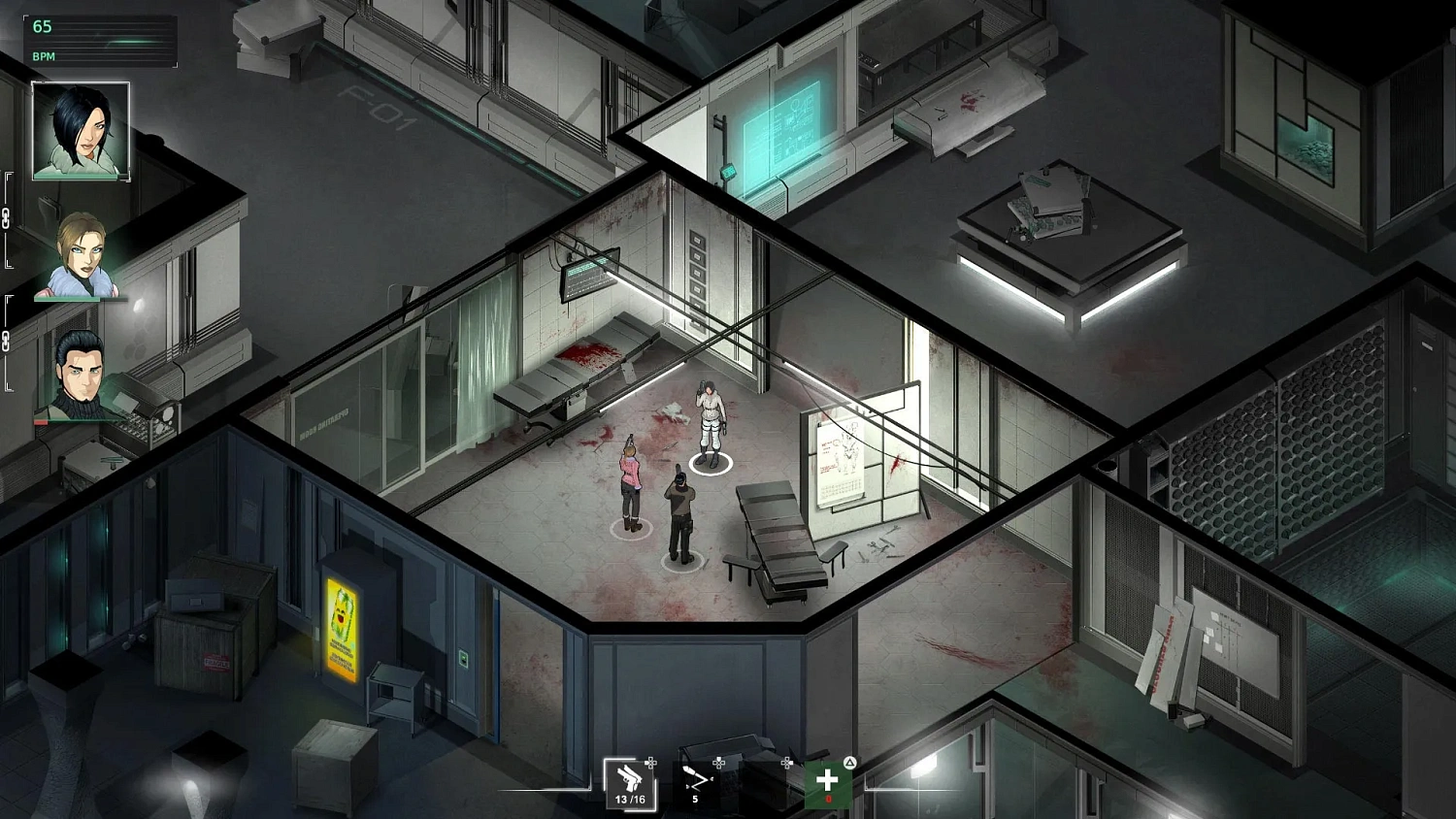Toggle the chain link between the top two portraits

point(7,219)
